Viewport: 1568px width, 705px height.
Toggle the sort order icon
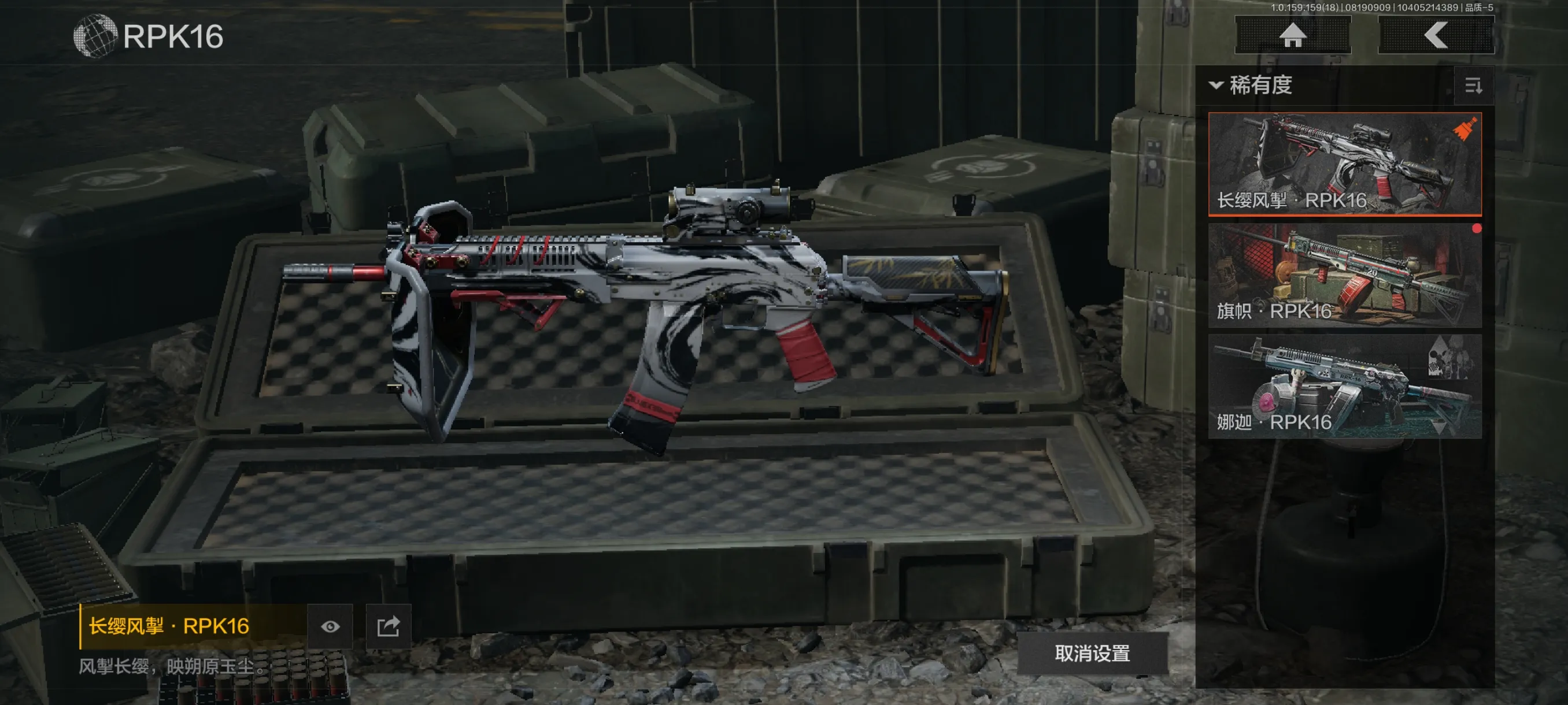(x=1474, y=86)
